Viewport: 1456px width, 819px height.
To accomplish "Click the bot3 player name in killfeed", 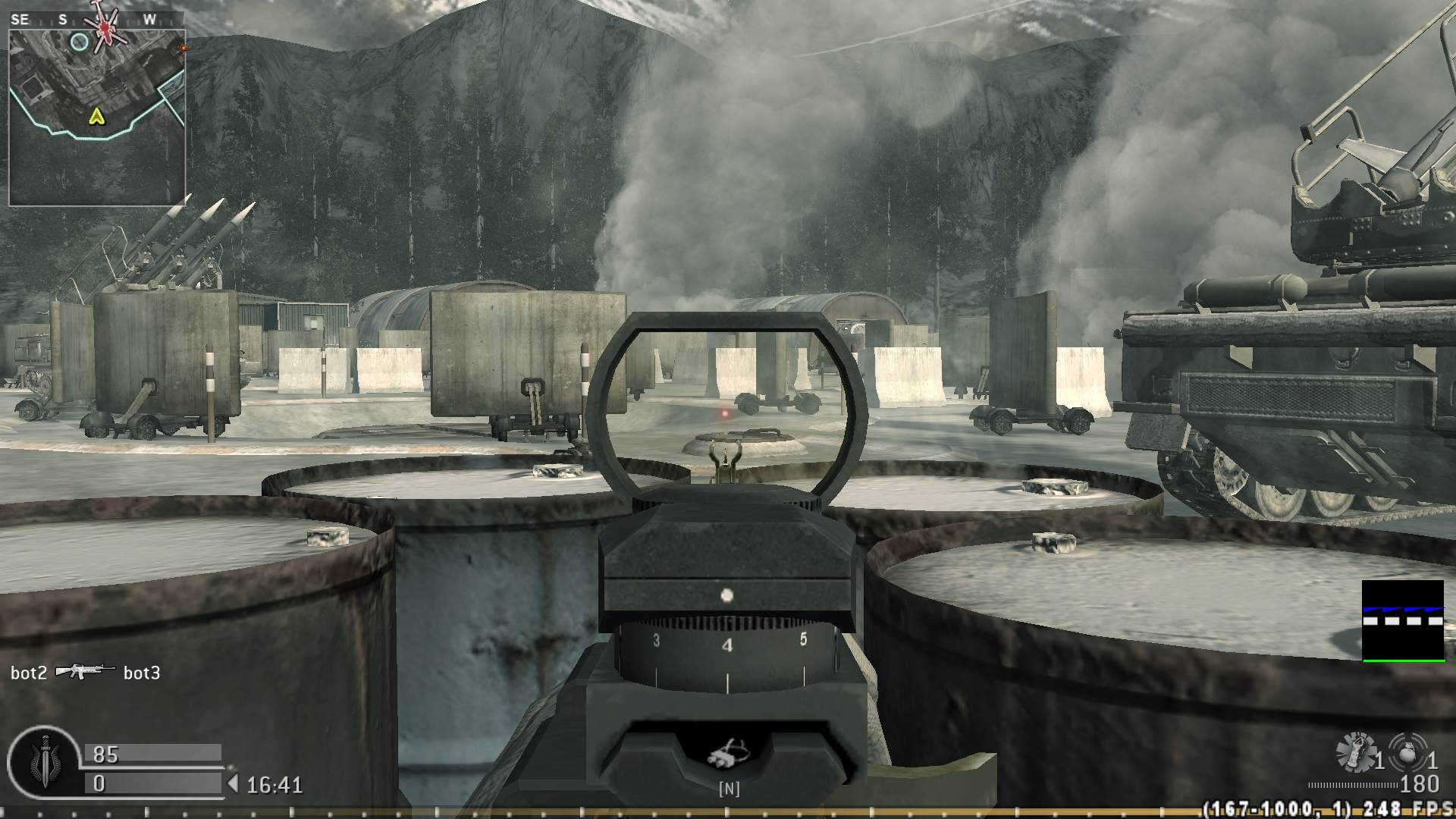I will (x=142, y=672).
